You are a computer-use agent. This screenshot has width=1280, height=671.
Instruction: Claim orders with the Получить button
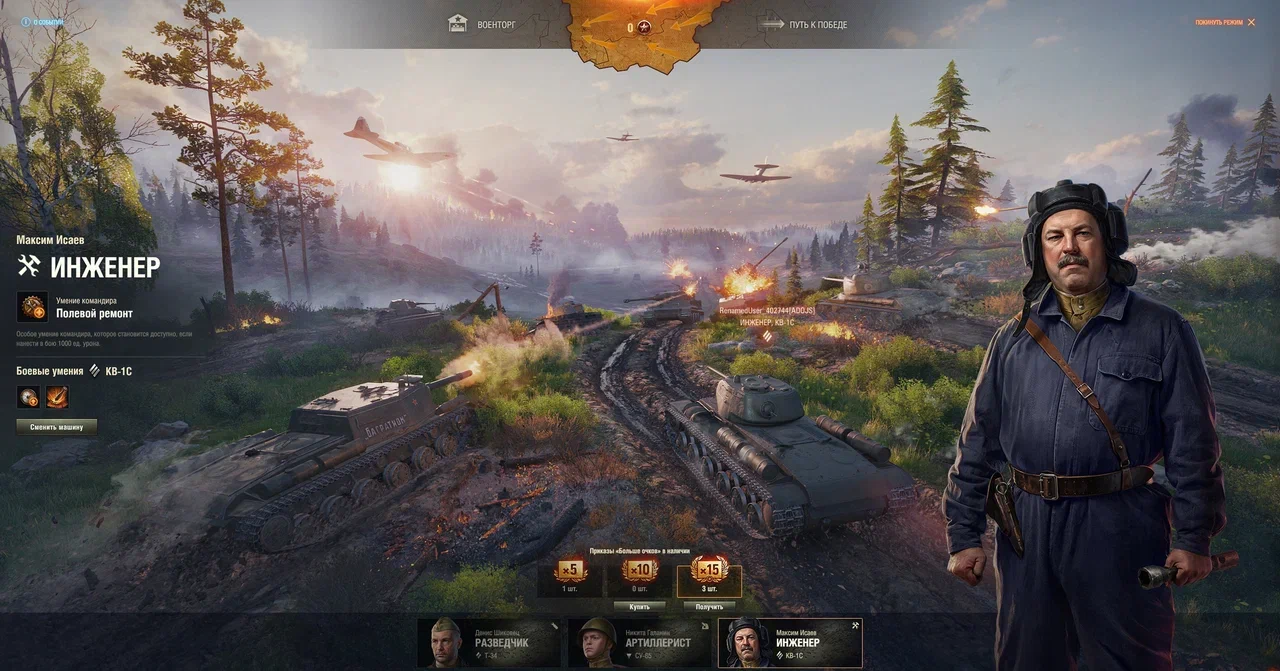709,606
